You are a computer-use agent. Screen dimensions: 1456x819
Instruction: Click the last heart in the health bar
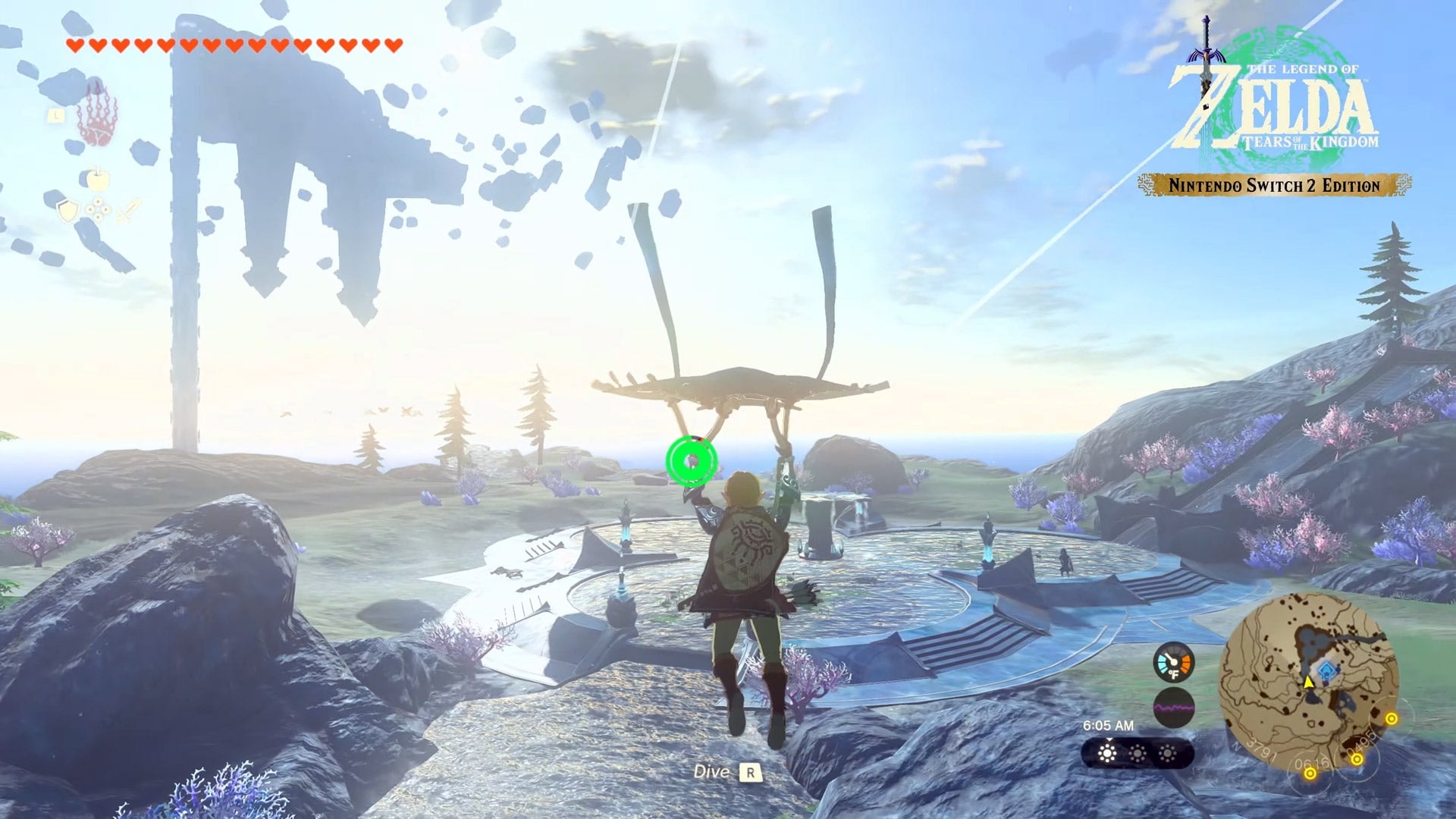(394, 44)
